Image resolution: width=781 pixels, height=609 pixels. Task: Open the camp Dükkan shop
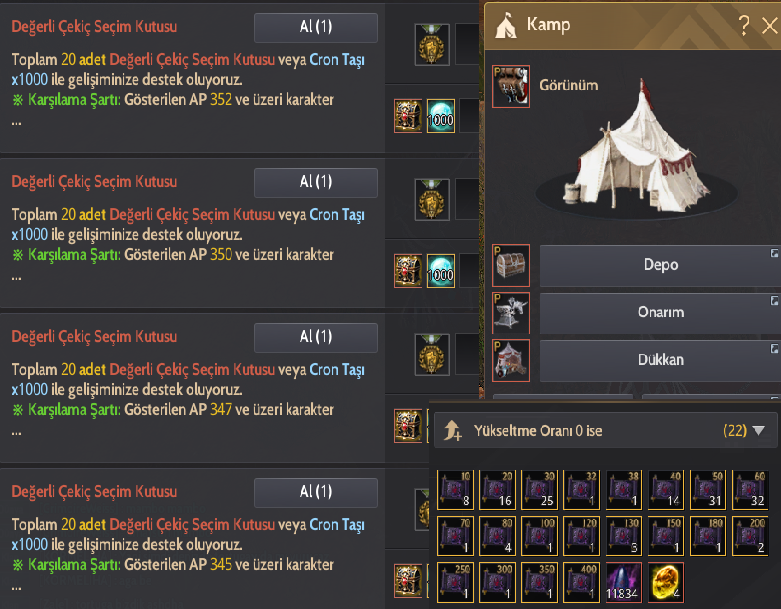[660, 360]
